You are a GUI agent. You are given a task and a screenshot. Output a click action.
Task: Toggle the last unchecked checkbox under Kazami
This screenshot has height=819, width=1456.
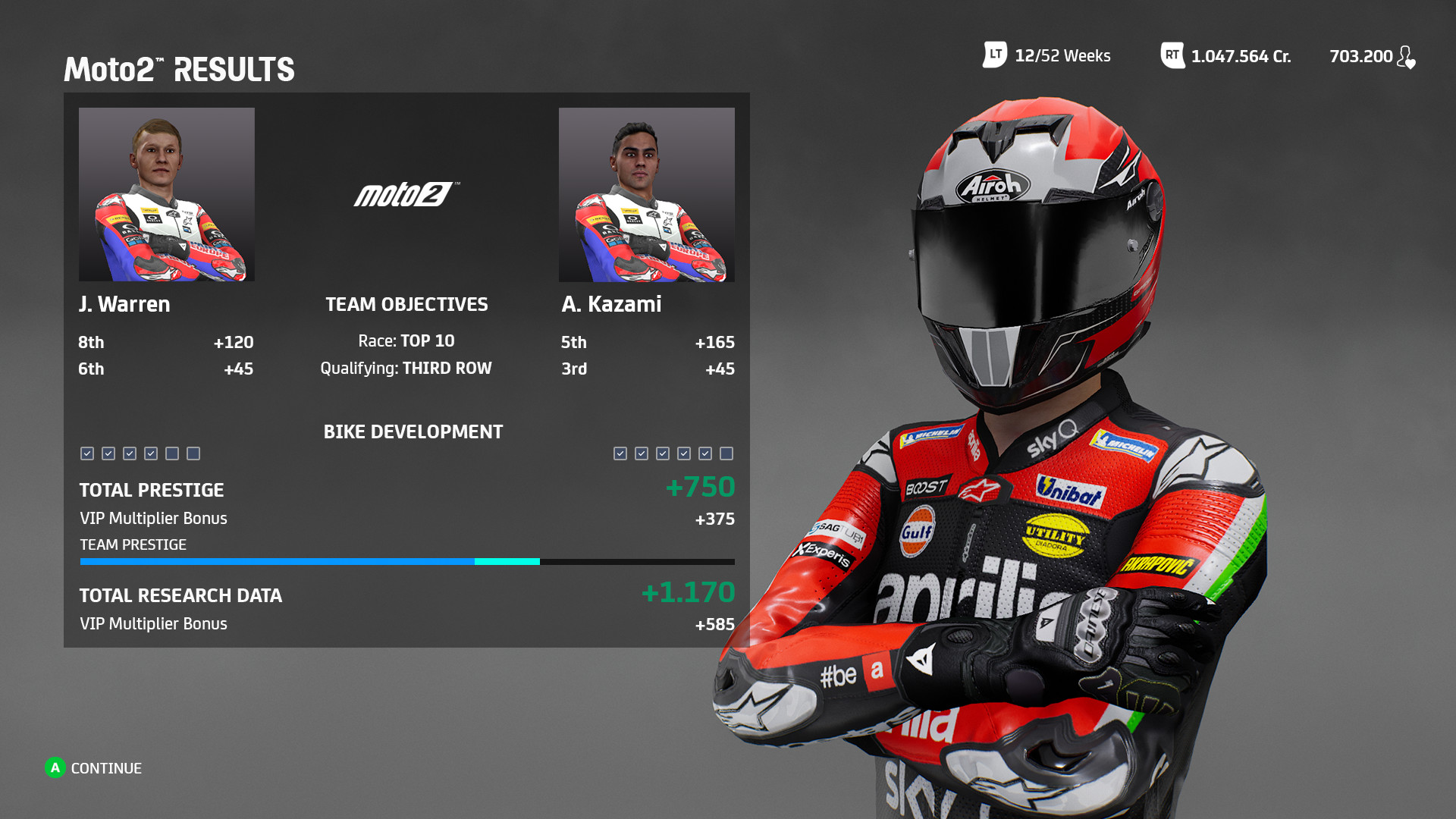[726, 453]
